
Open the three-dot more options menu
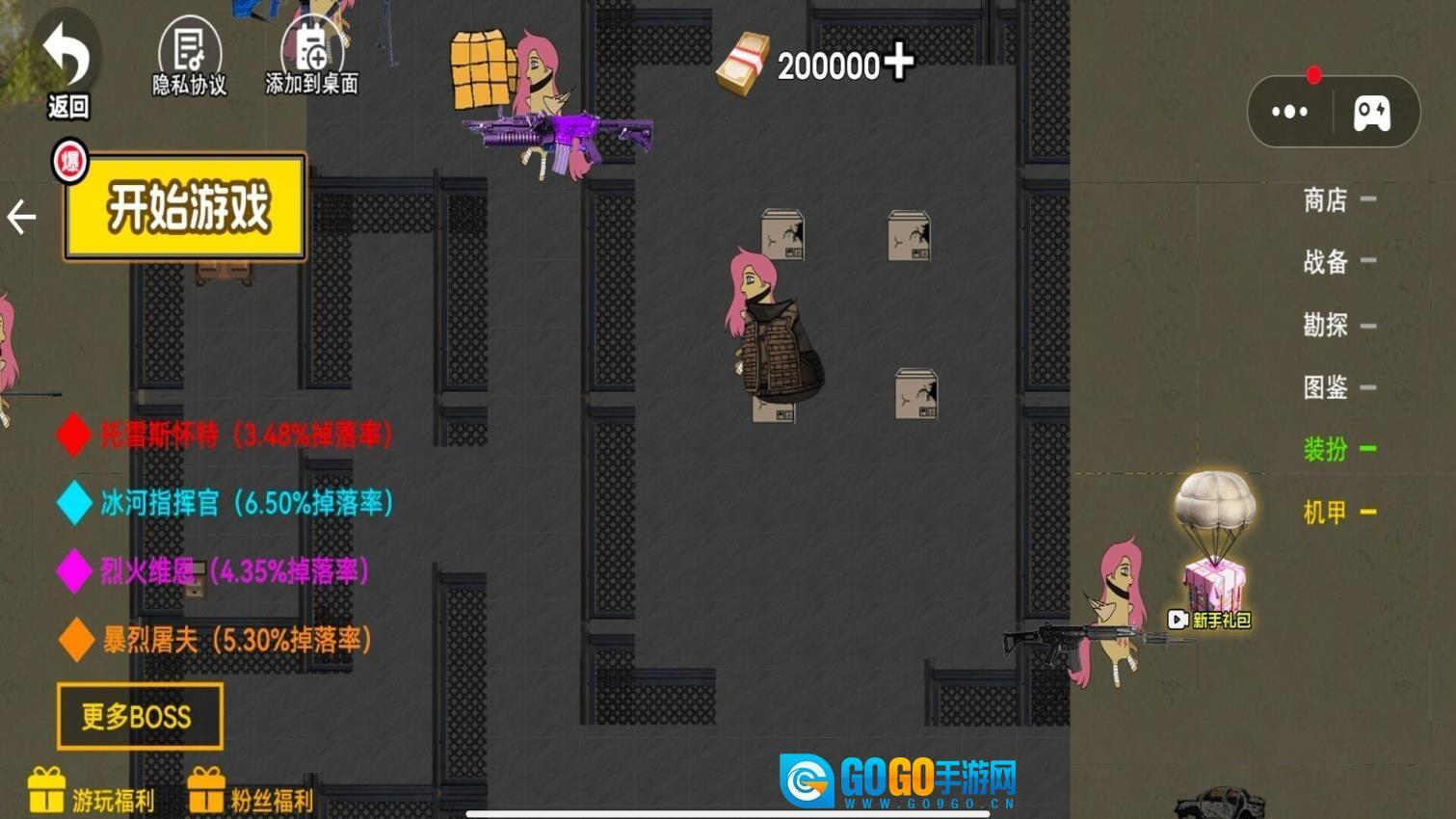1289,111
